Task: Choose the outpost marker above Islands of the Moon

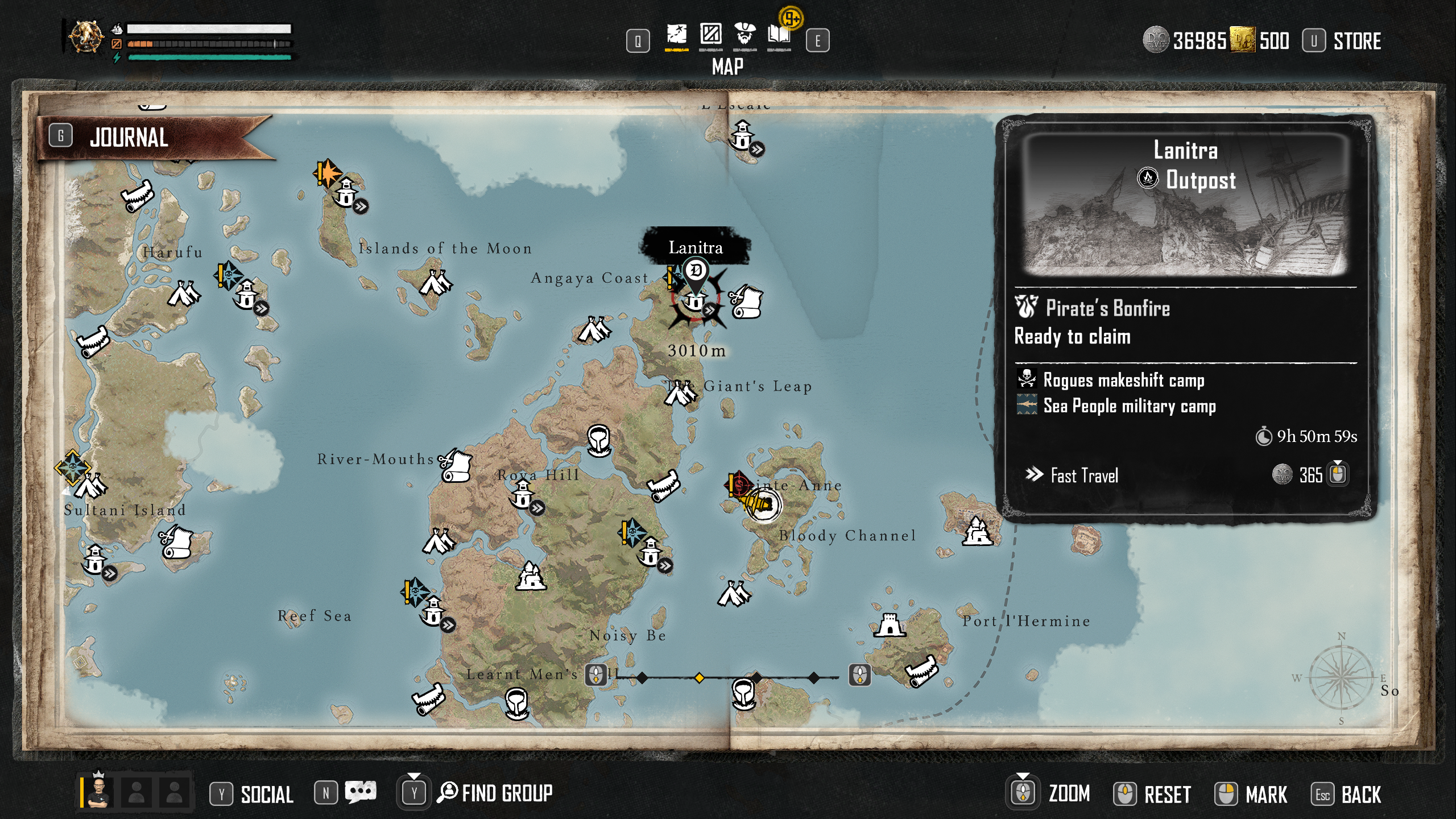Action: pos(346,192)
